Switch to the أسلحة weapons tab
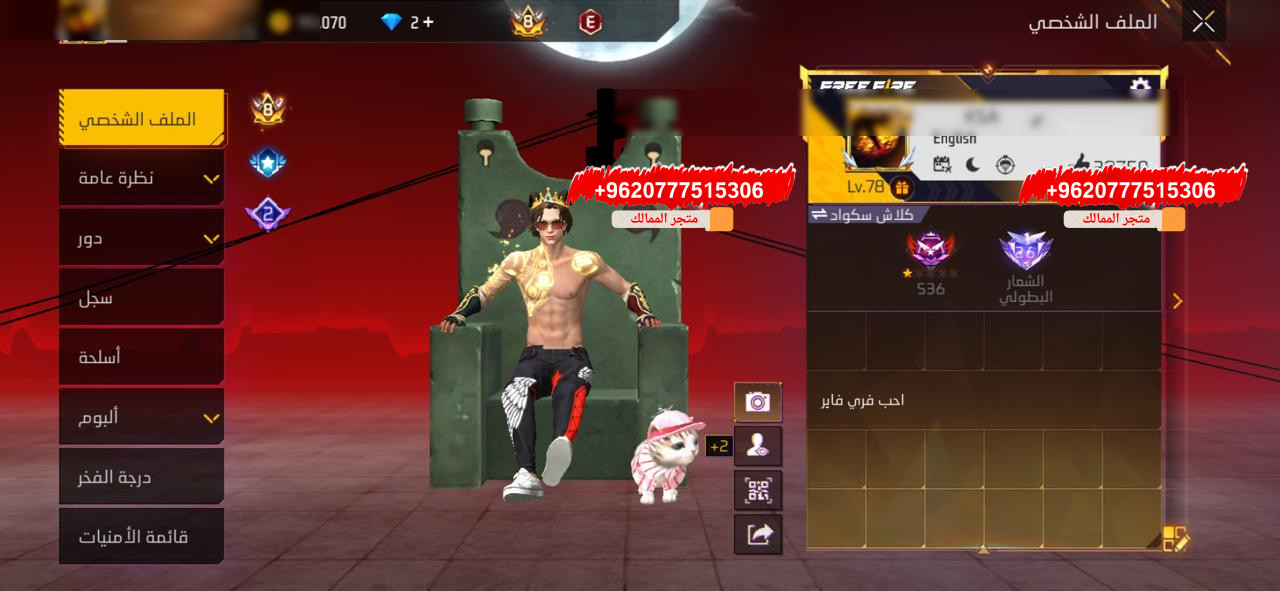Screen dimensions: 1280x591 [141, 357]
